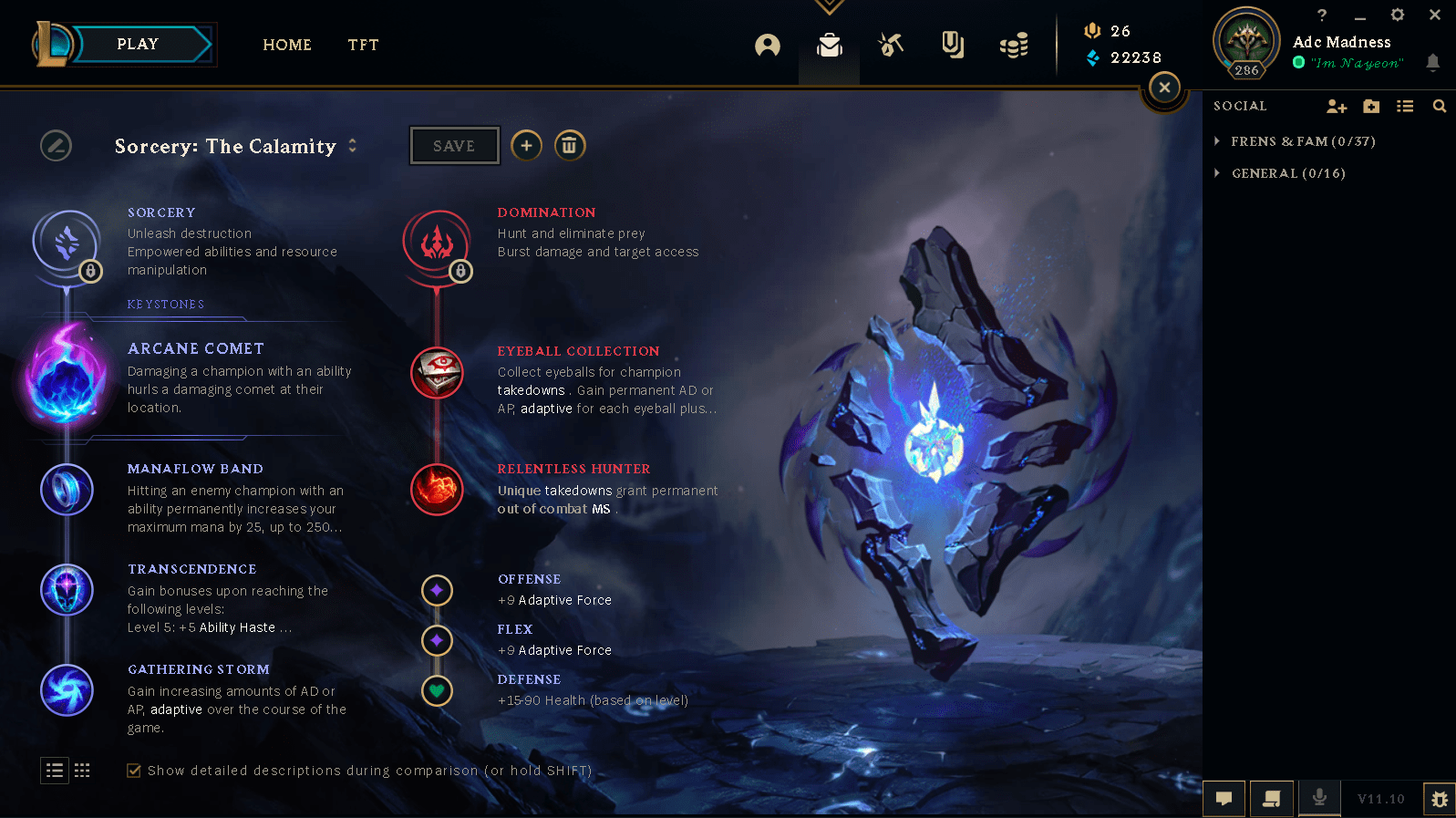
Task: Go to the HOME tab
Action: 287,45
